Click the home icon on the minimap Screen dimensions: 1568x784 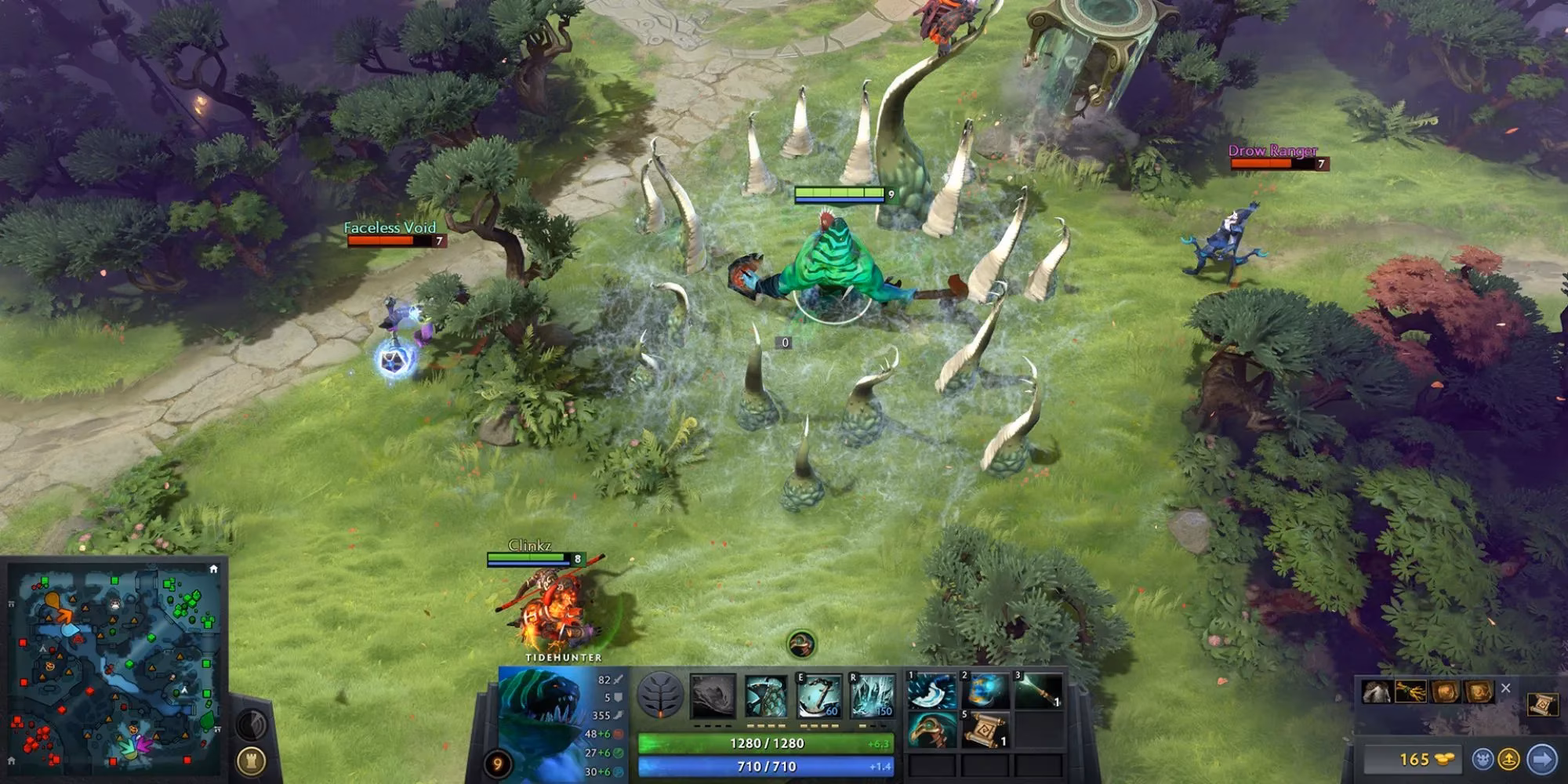pos(213,569)
